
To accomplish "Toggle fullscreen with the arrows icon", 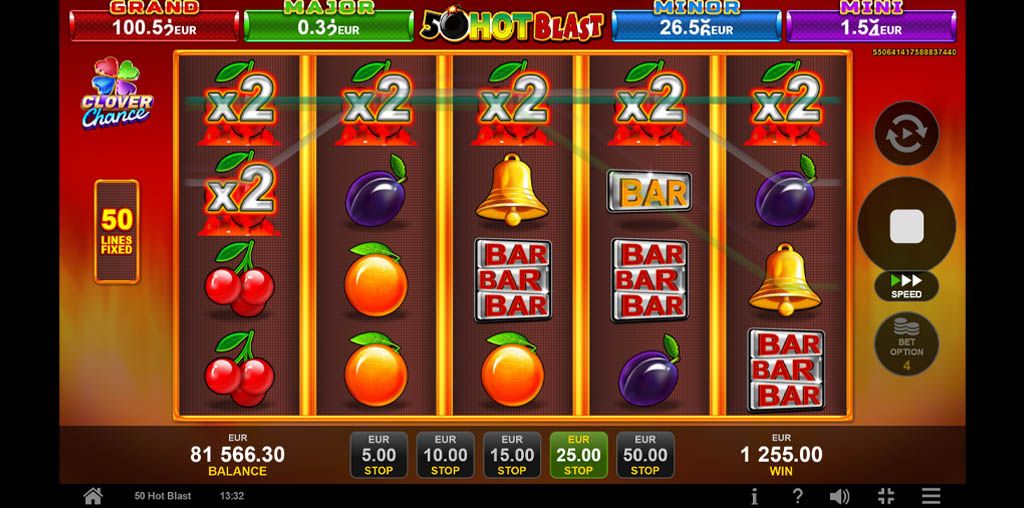I will coord(885,496).
